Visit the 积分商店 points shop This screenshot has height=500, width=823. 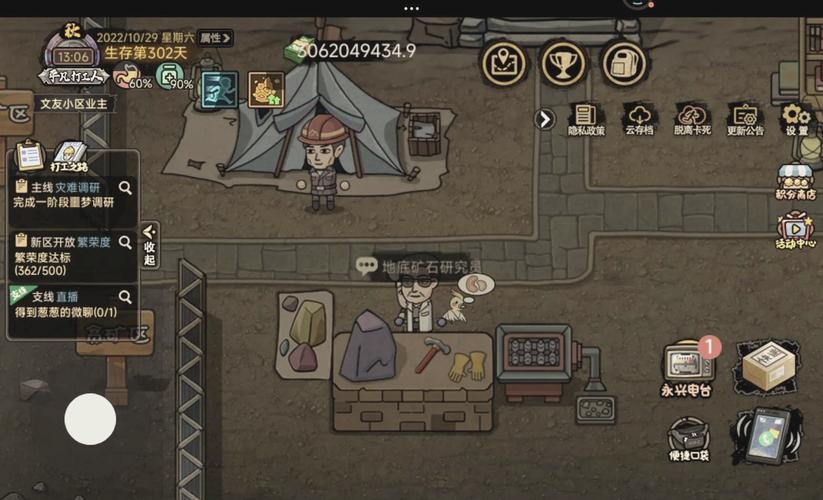click(796, 182)
